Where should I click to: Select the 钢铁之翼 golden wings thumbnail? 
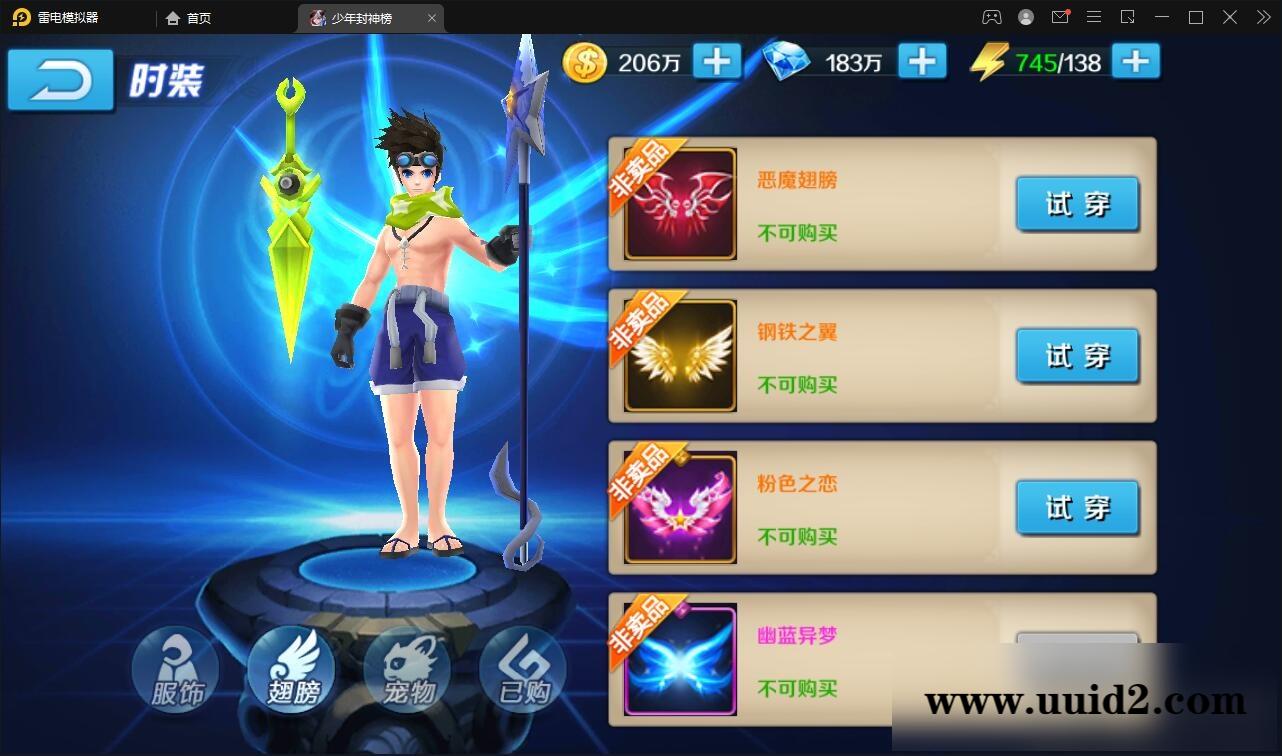coord(680,356)
